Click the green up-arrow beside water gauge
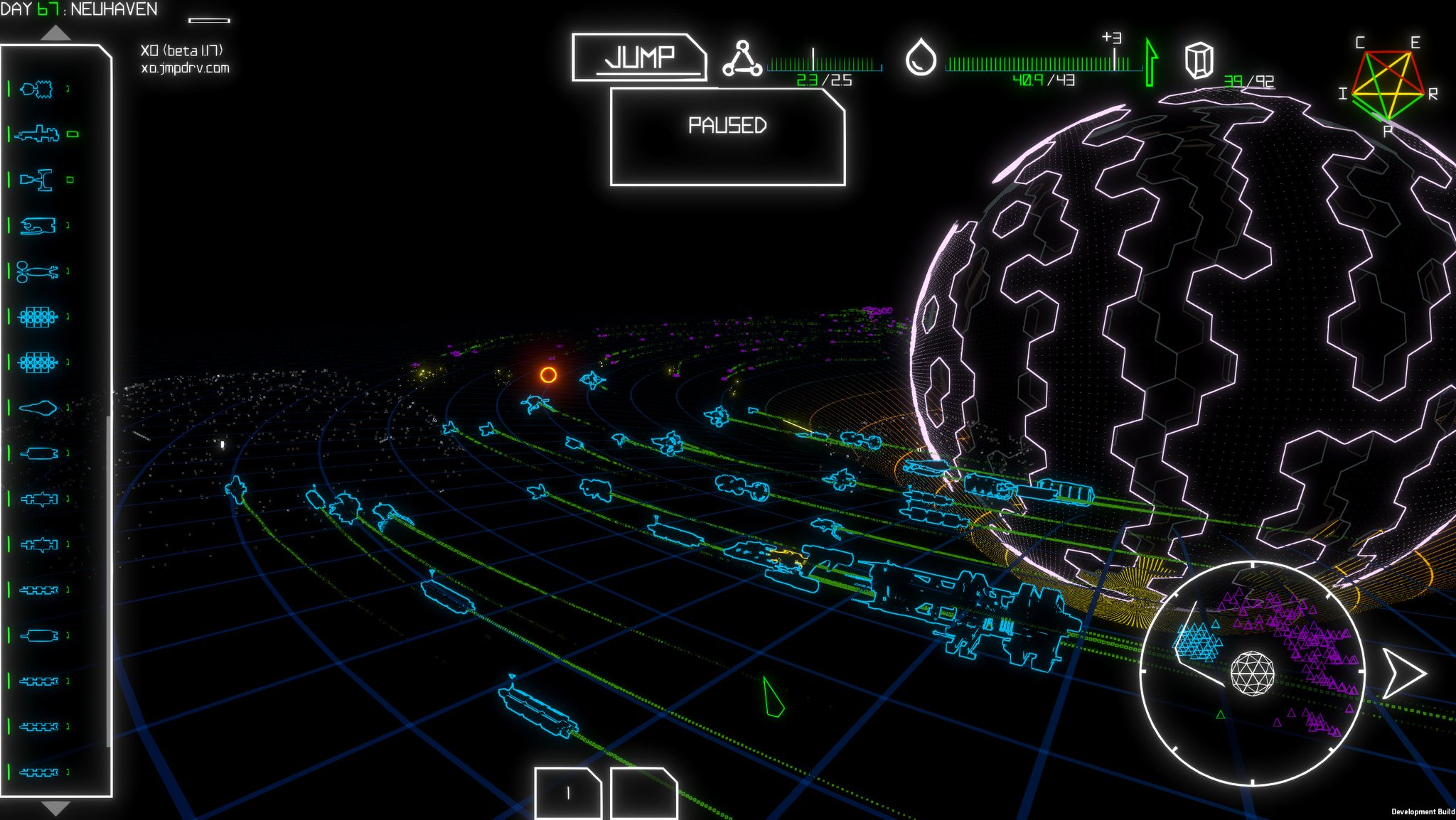 1151,63
